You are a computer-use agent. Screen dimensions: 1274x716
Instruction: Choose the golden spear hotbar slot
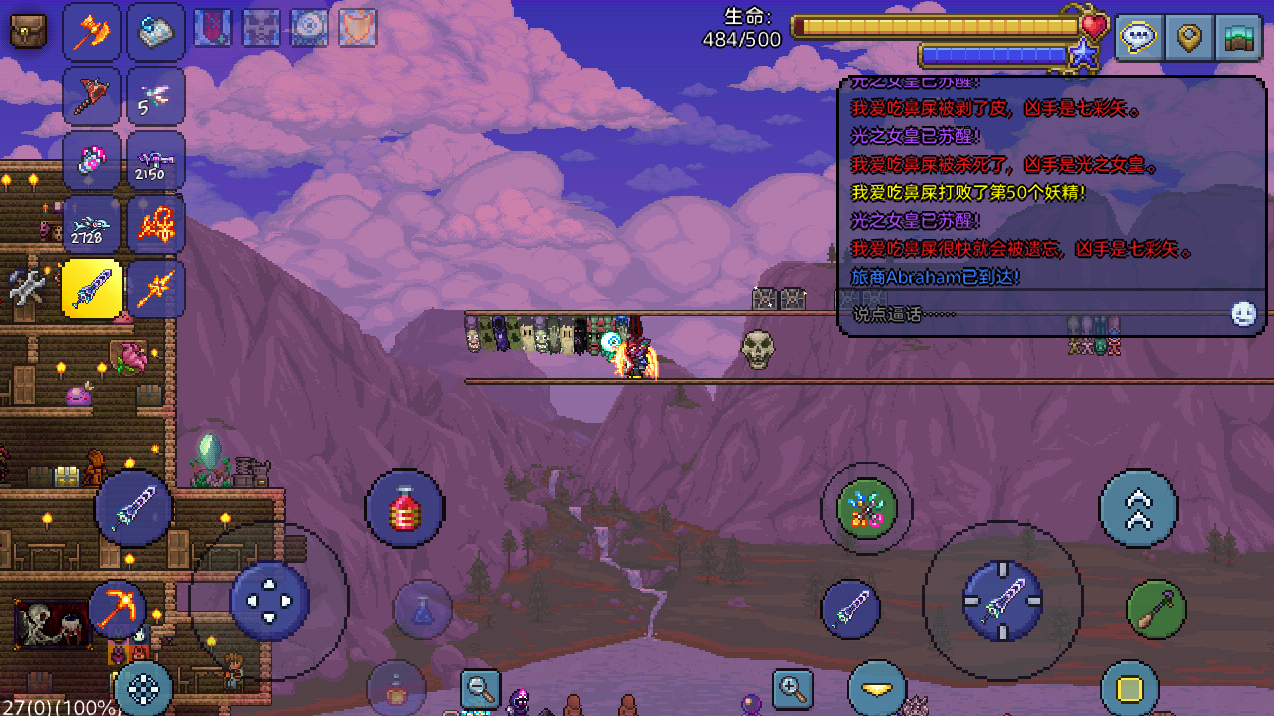(156, 289)
